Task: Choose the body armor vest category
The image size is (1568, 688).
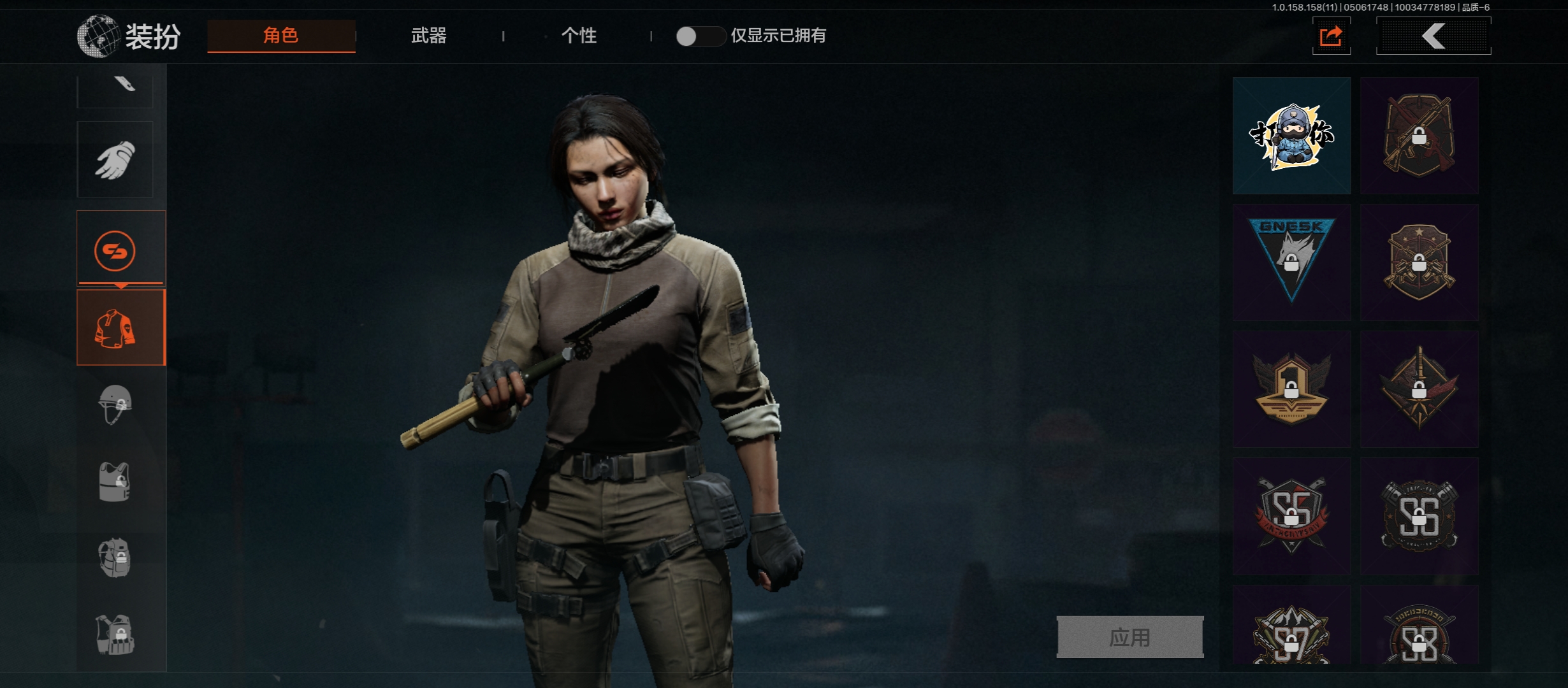Action: (x=115, y=482)
